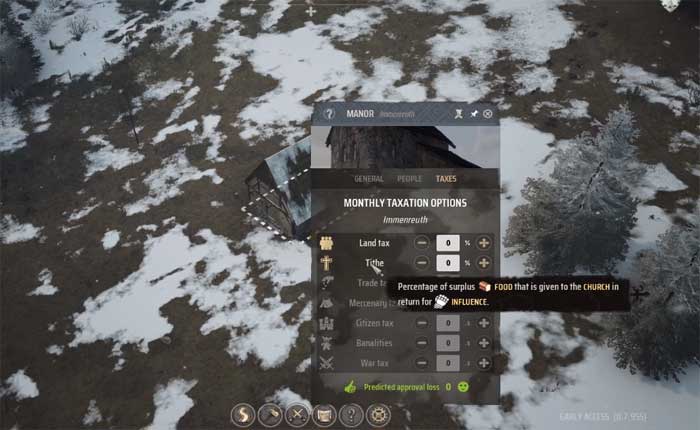700x430 pixels.
Task: Open the question mark help button in bottom toolbar
Action: click(350, 414)
